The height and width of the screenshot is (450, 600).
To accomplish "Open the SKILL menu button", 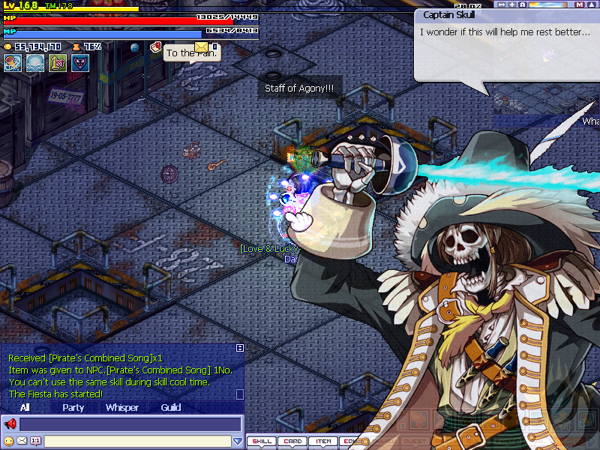I will (x=261, y=441).
